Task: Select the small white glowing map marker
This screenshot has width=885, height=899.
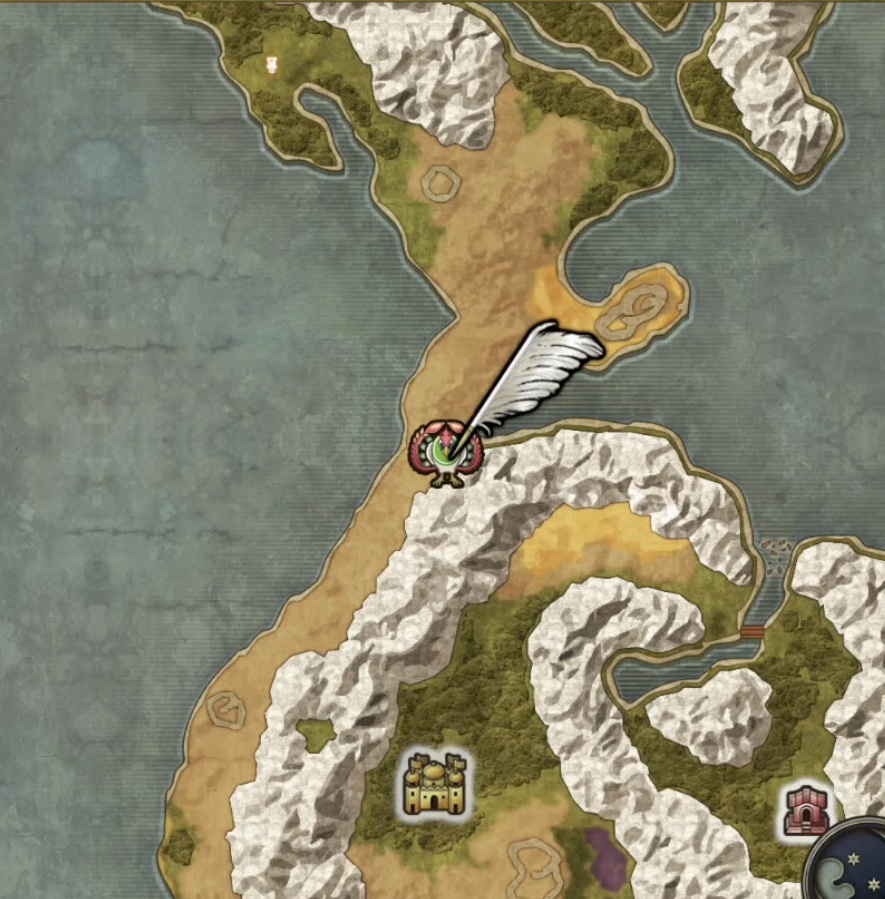Action: click(x=270, y=65)
